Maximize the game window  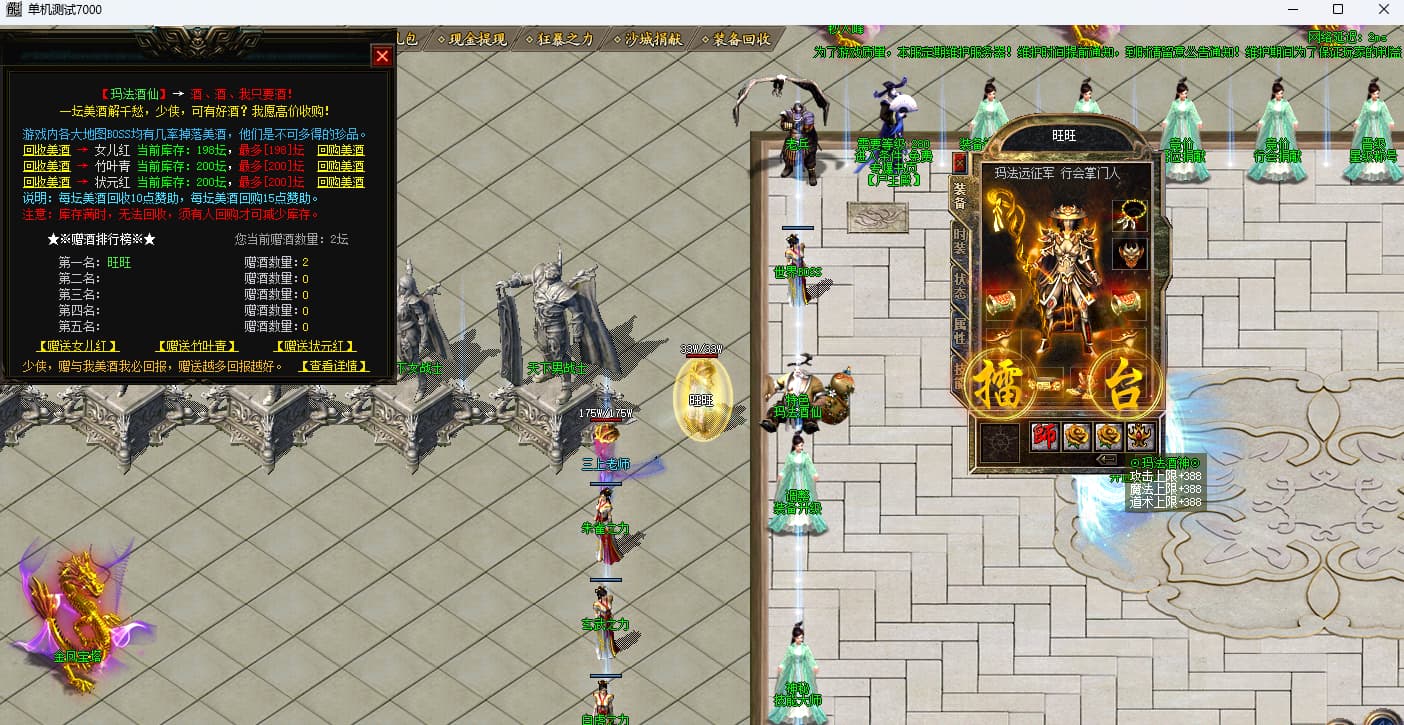point(1338,10)
